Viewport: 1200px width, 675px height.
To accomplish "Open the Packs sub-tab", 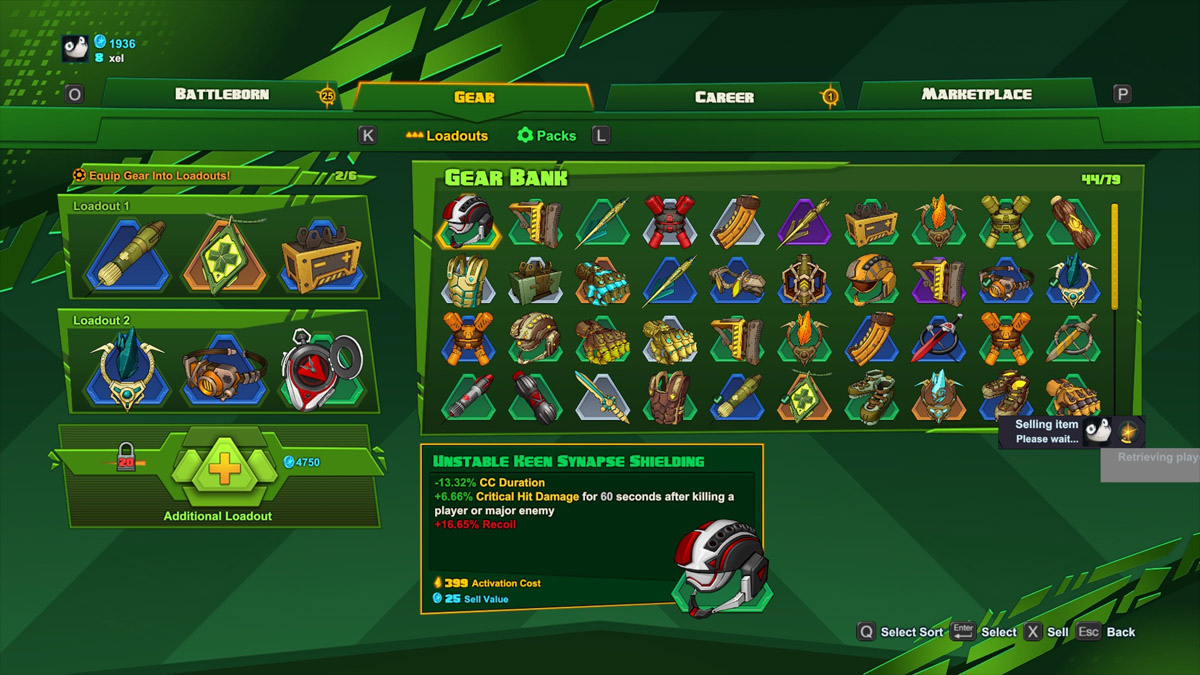I will pos(546,135).
